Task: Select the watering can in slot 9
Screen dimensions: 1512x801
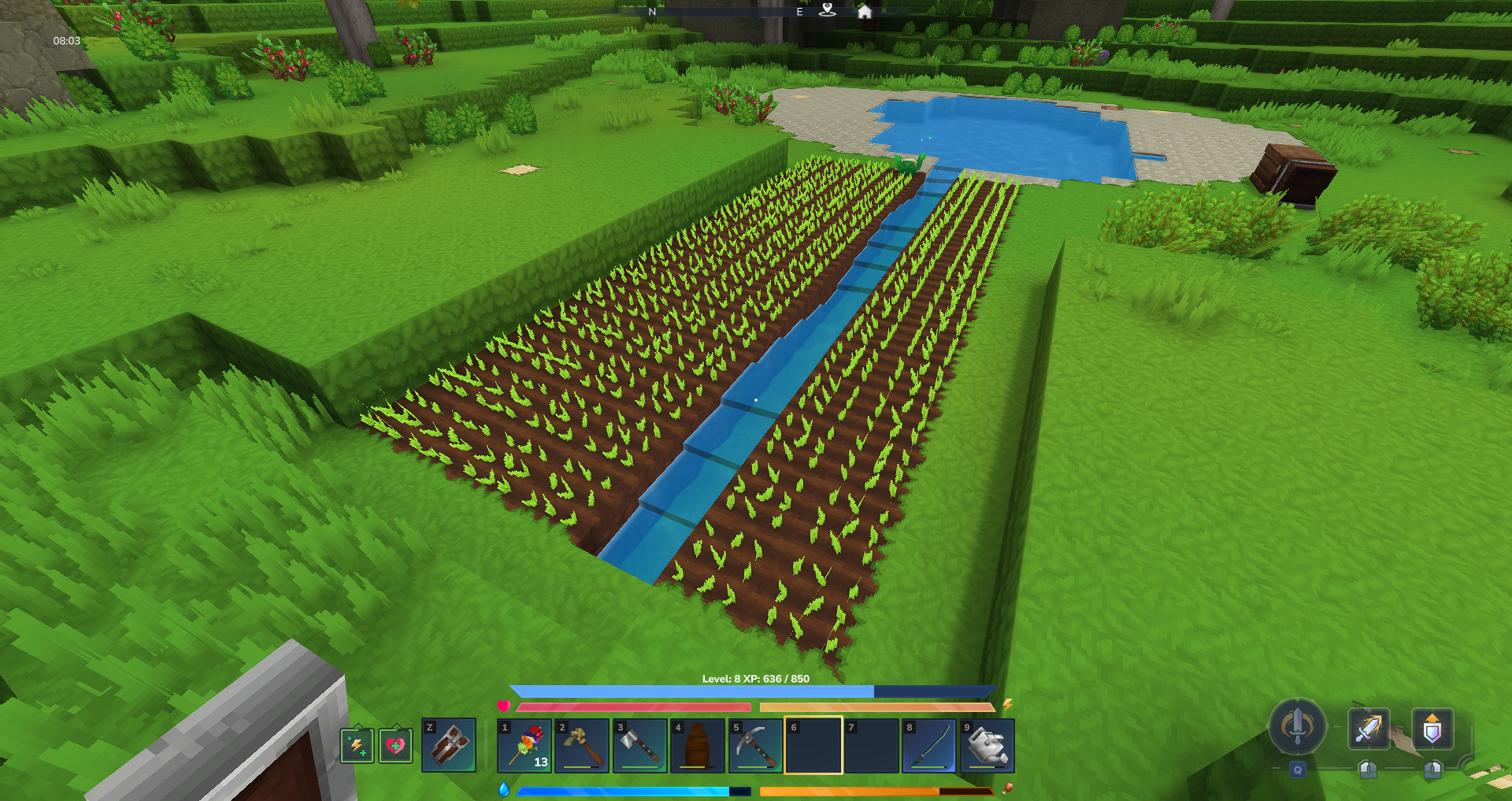Action: tap(987, 745)
